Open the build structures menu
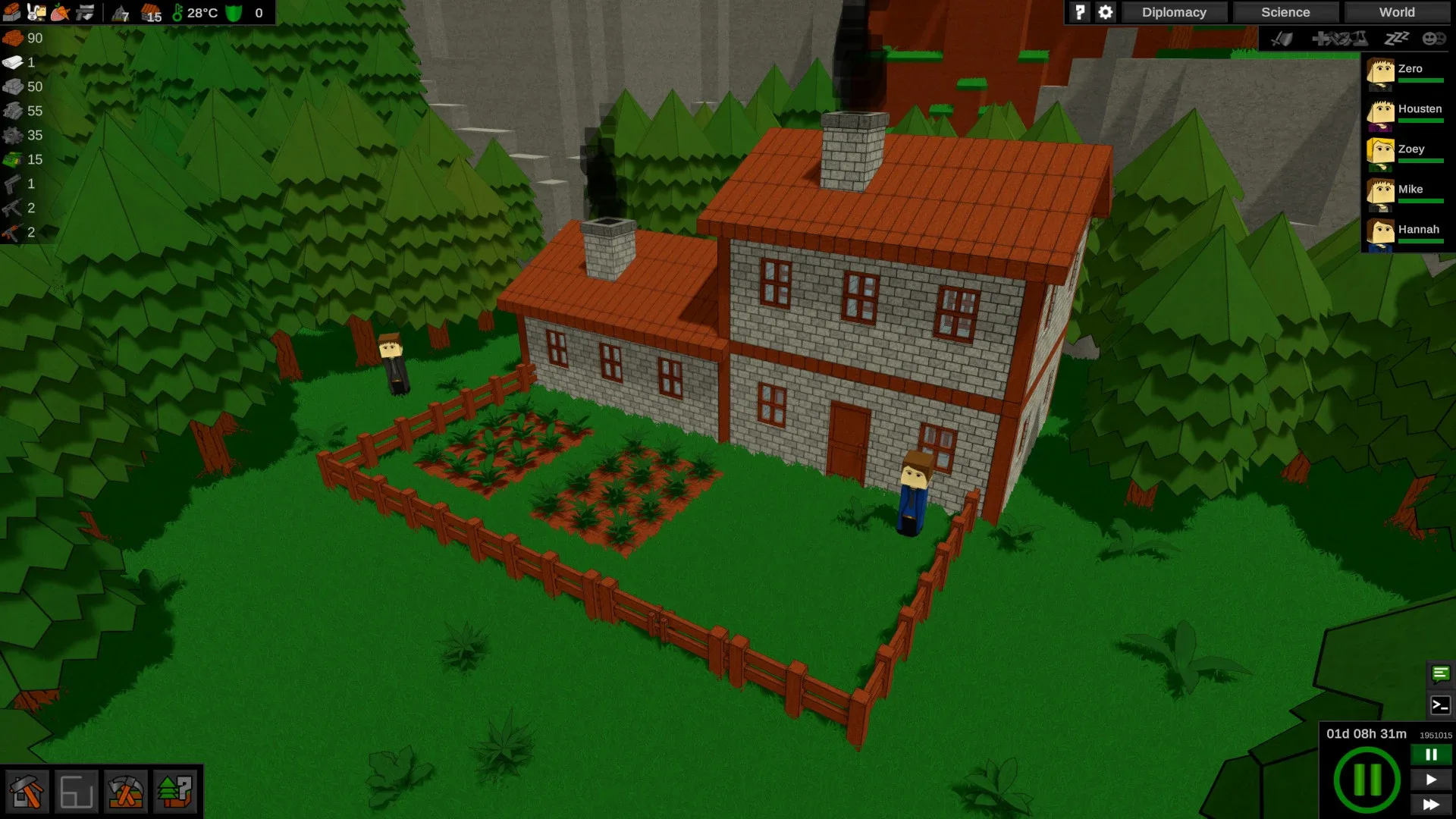This screenshot has width=1456, height=819. click(28, 792)
